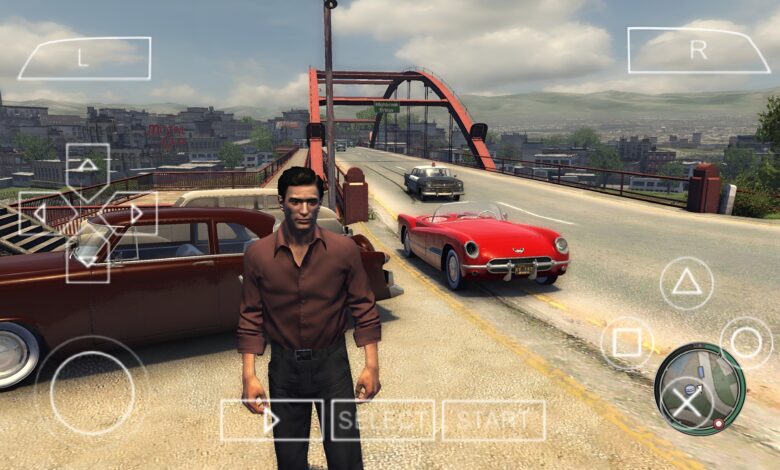Hit the square action button
This screenshot has height=470, width=780.
click(627, 343)
